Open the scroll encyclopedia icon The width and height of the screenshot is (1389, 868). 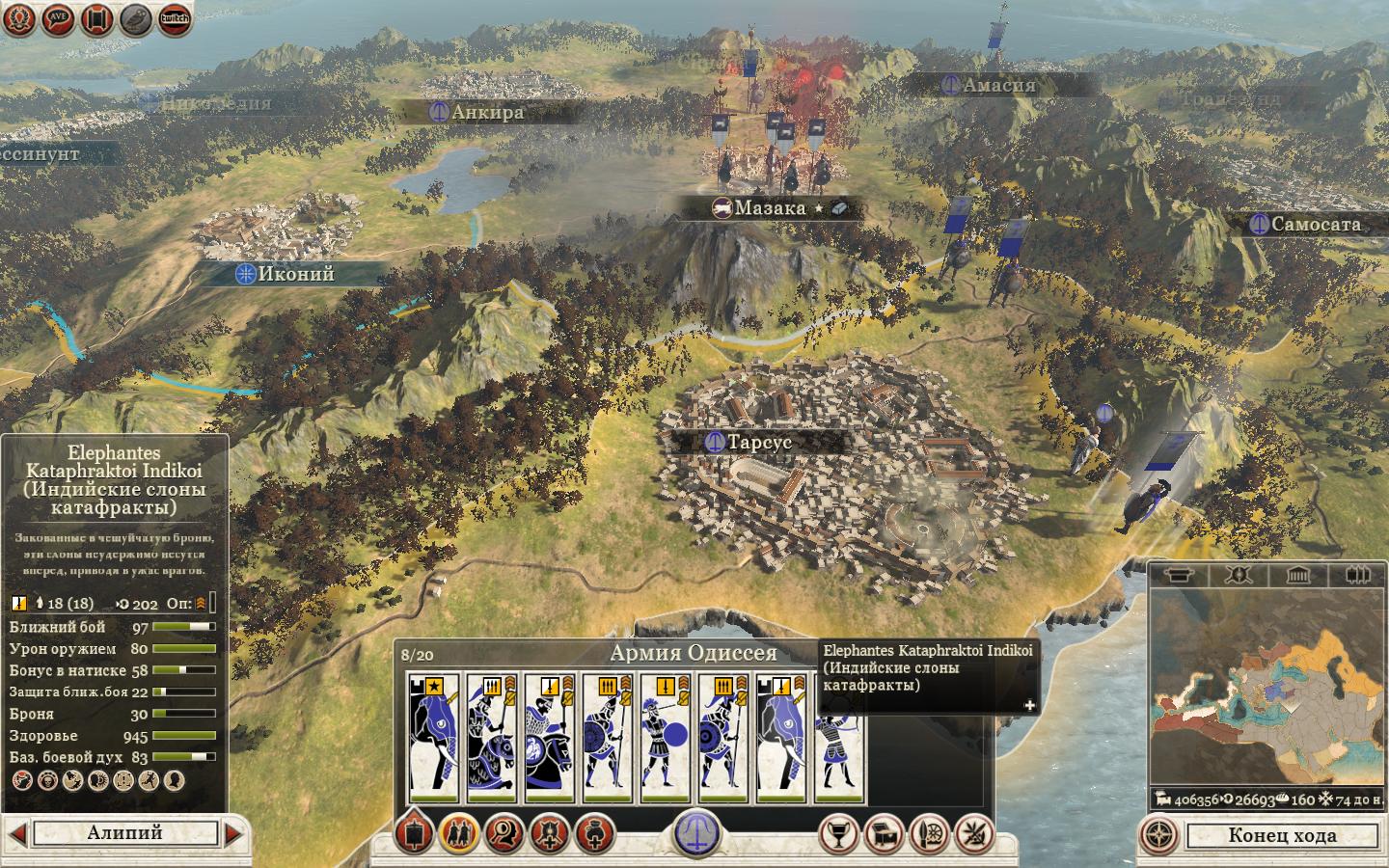tap(96, 18)
